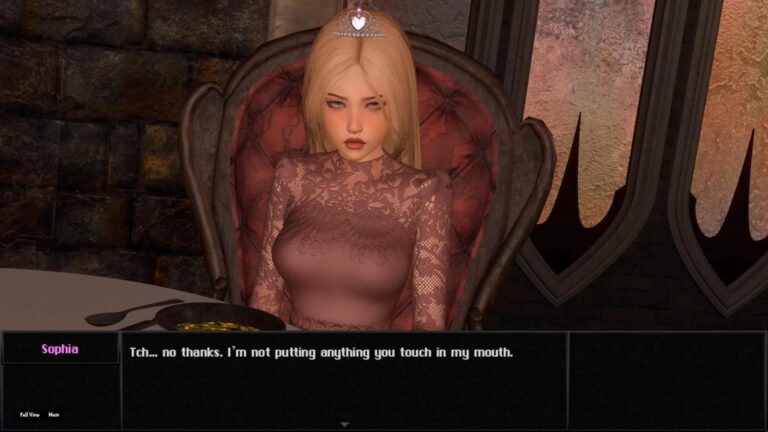
Task: Click the Full View button
Action: 30,414
